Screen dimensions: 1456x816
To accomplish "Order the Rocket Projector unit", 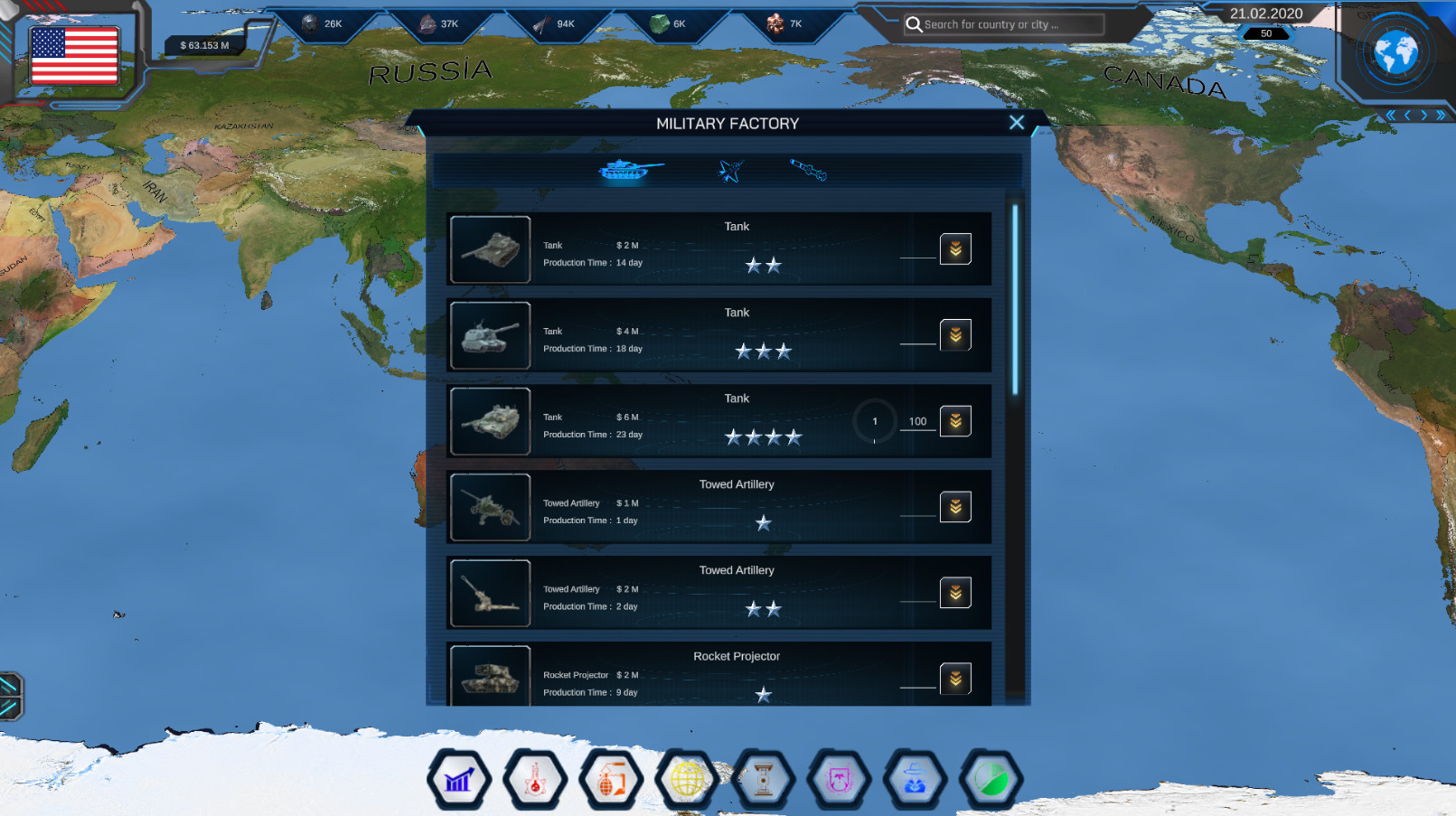I will [x=955, y=679].
